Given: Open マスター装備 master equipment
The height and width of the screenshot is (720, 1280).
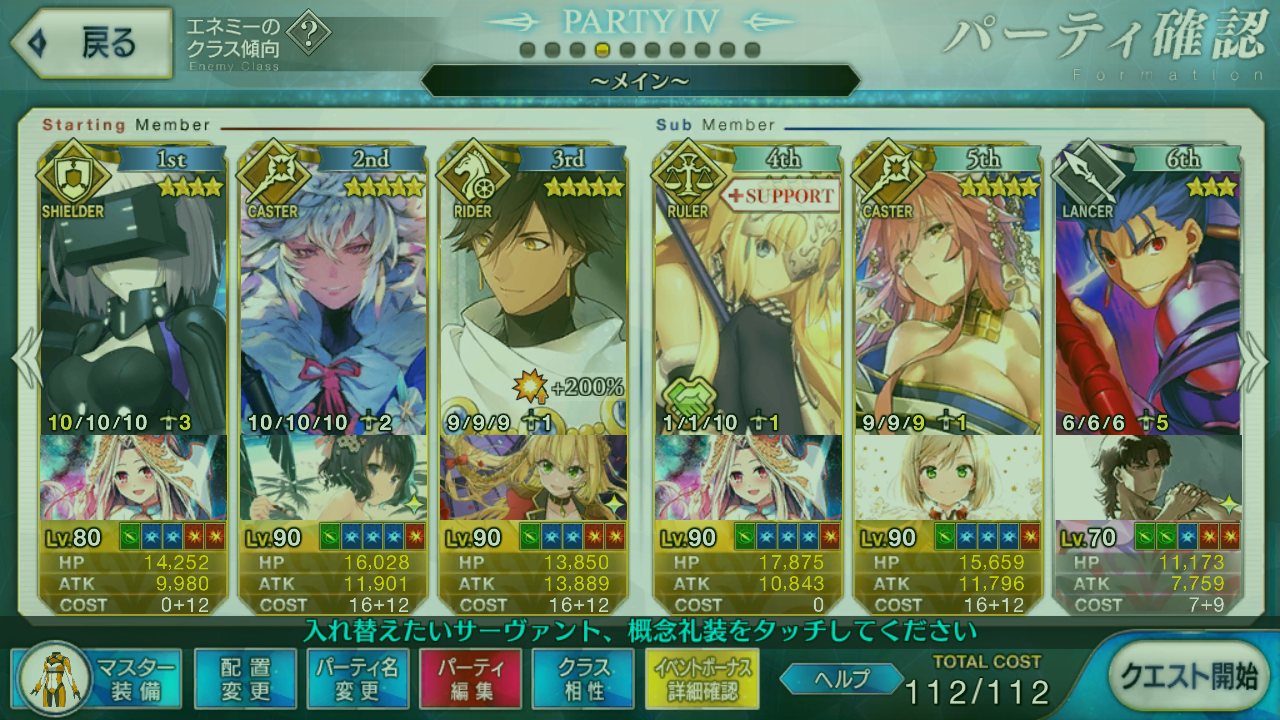Looking at the screenshot, I should click(x=98, y=679).
